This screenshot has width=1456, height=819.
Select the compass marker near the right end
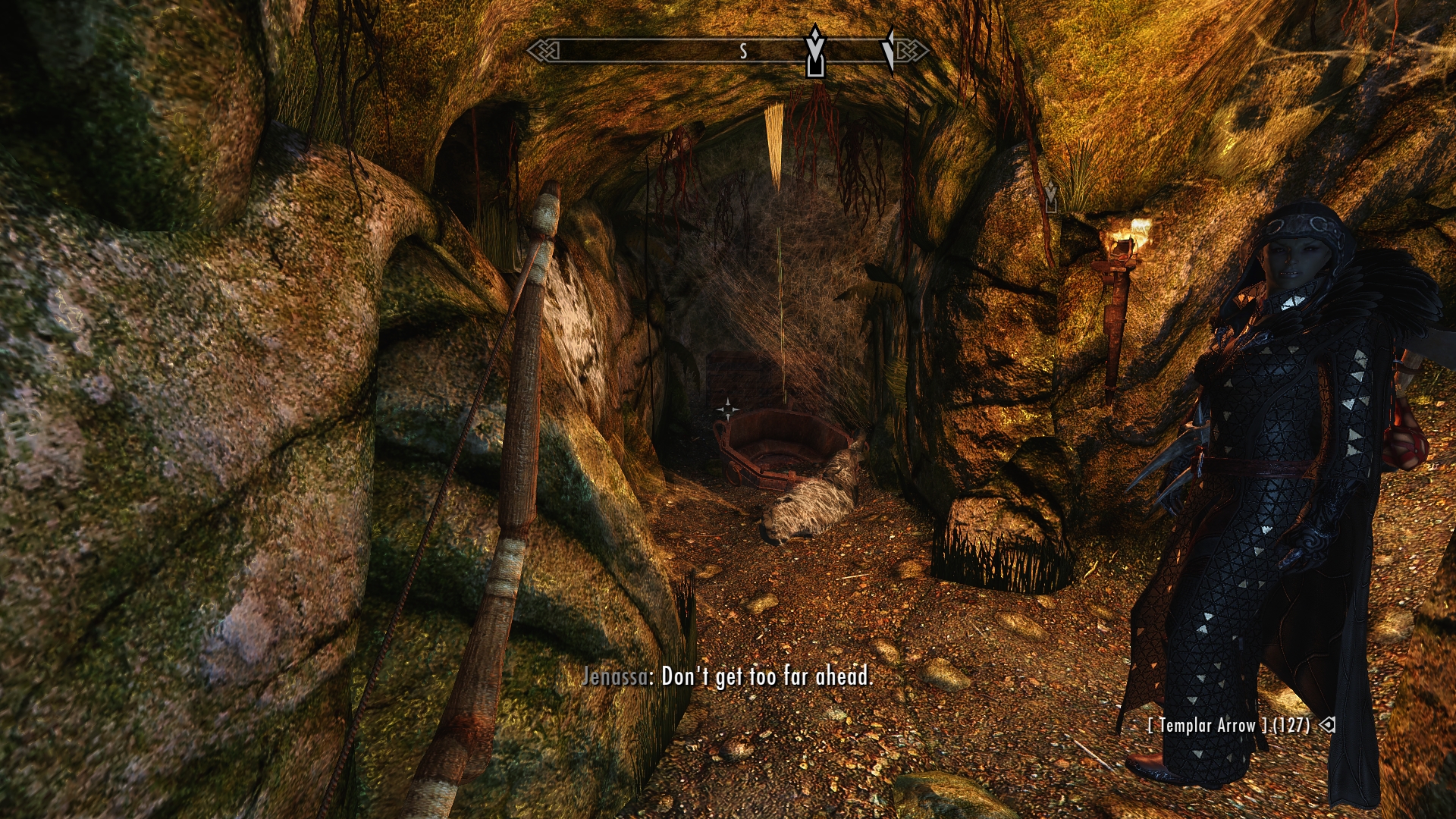(x=888, y=49)
